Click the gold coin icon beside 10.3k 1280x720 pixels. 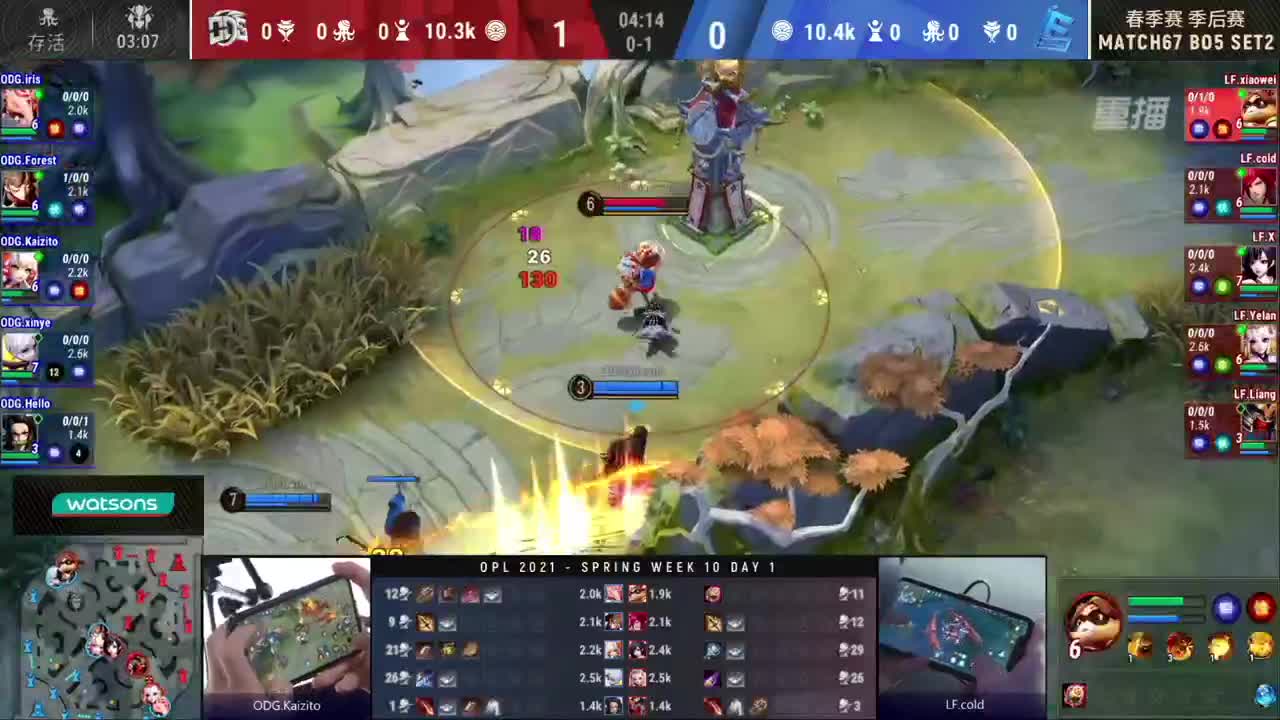497,31
